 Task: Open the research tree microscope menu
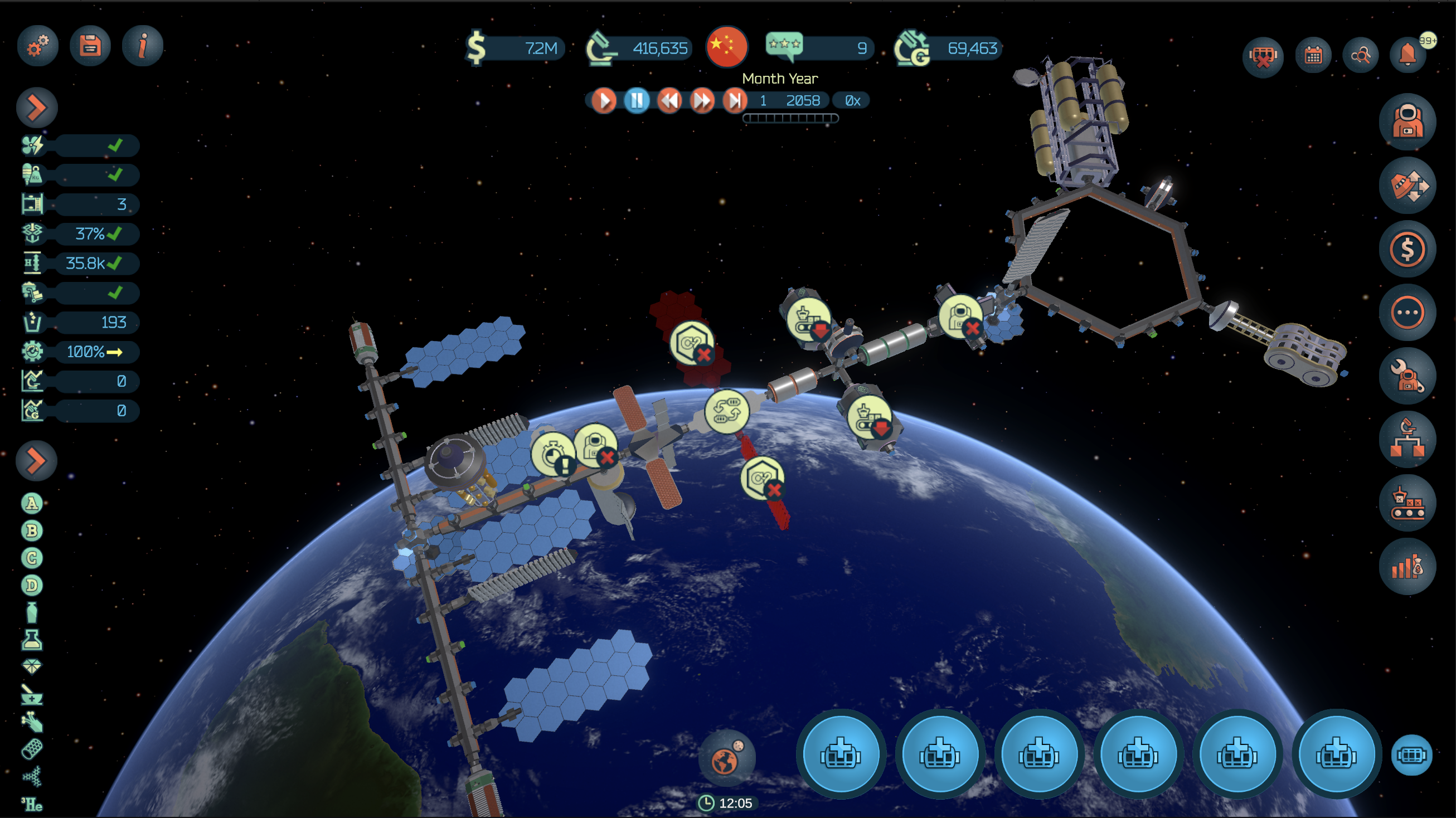coord(1407,440)
